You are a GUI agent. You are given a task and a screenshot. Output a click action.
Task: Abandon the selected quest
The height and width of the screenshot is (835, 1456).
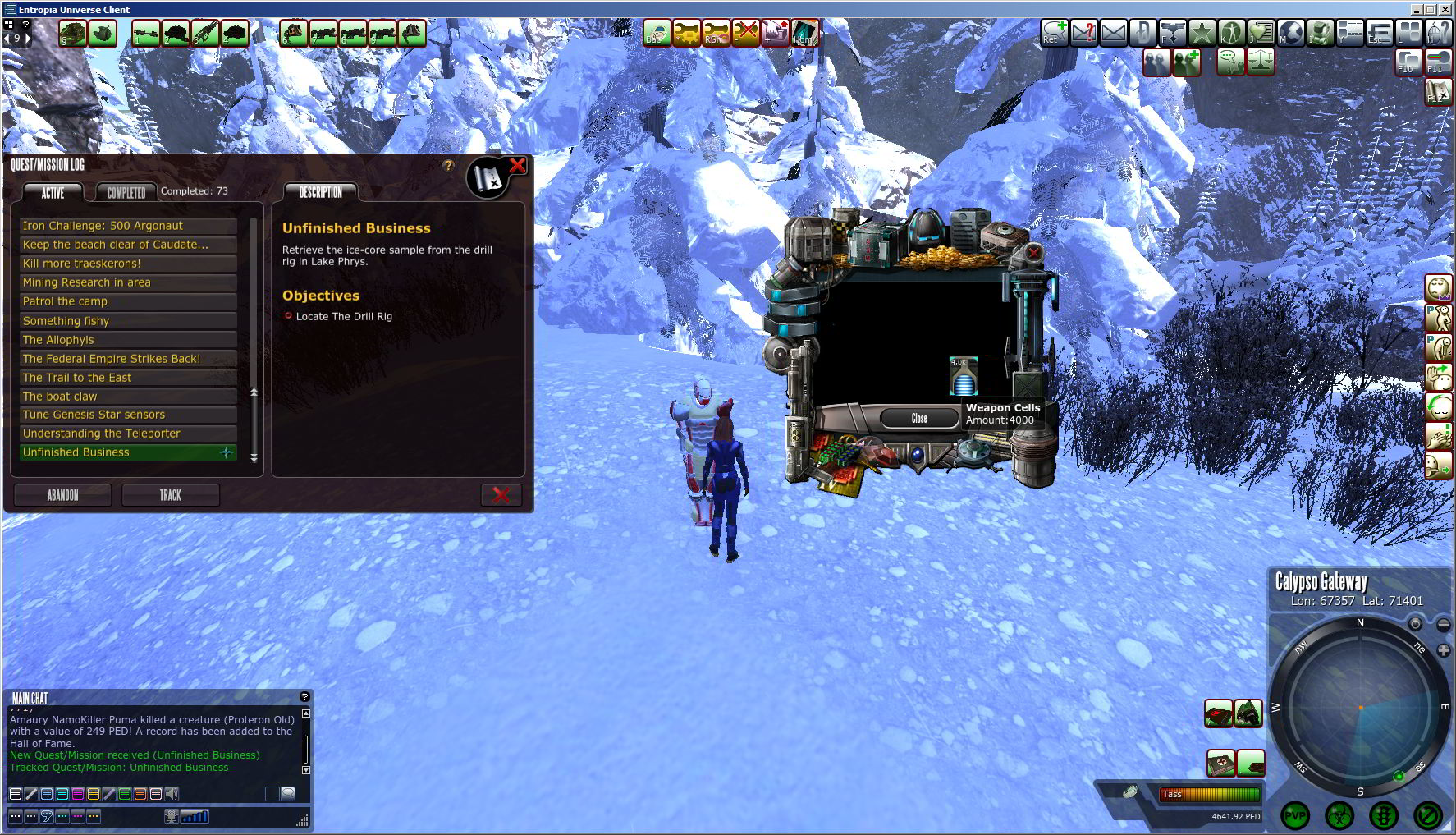click(x=62, y=495)
